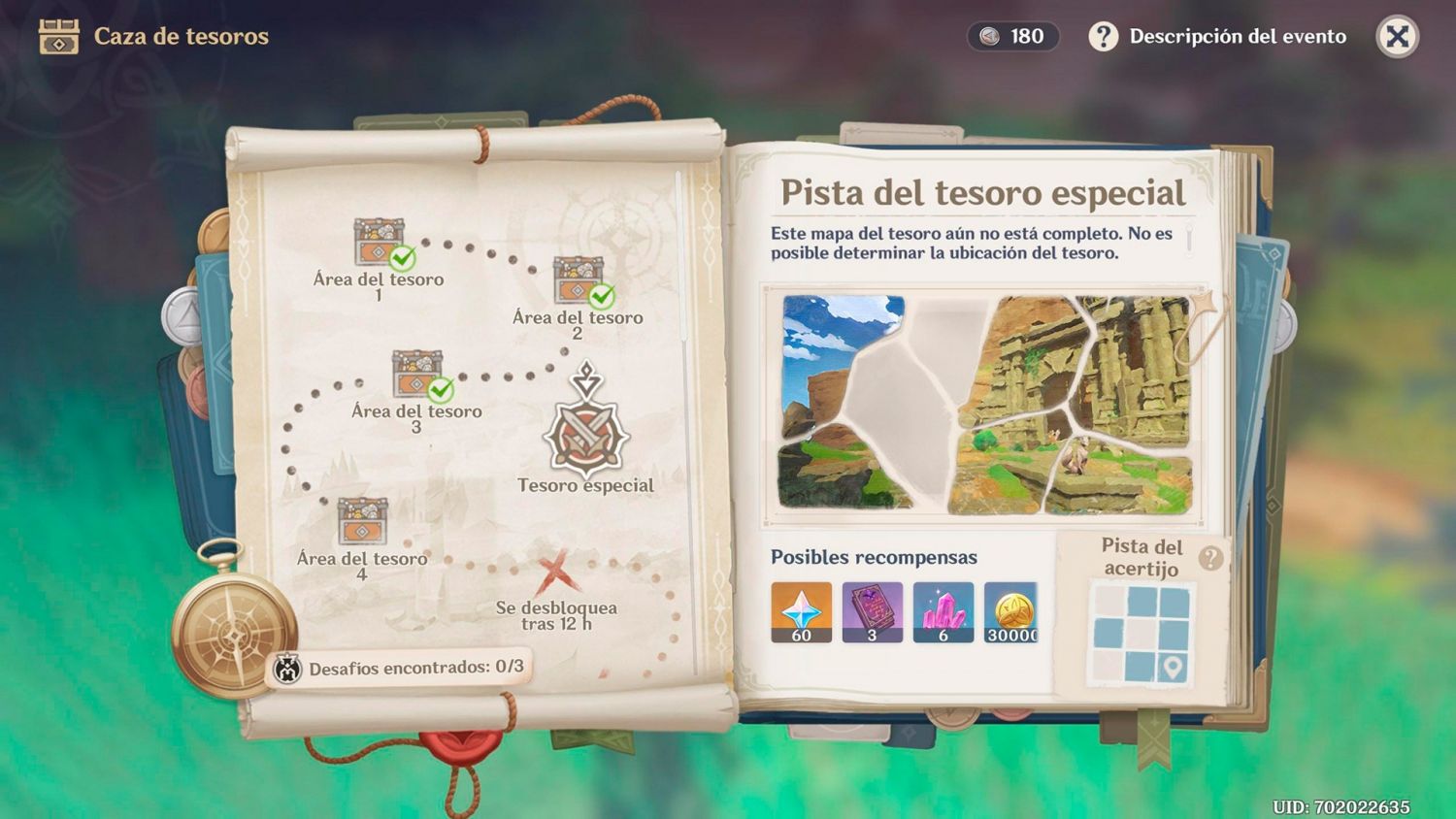This screenshot has height=819, width=1456.
Task: Open the Pista del acertijo question mark
Action: coord(1210,558)
